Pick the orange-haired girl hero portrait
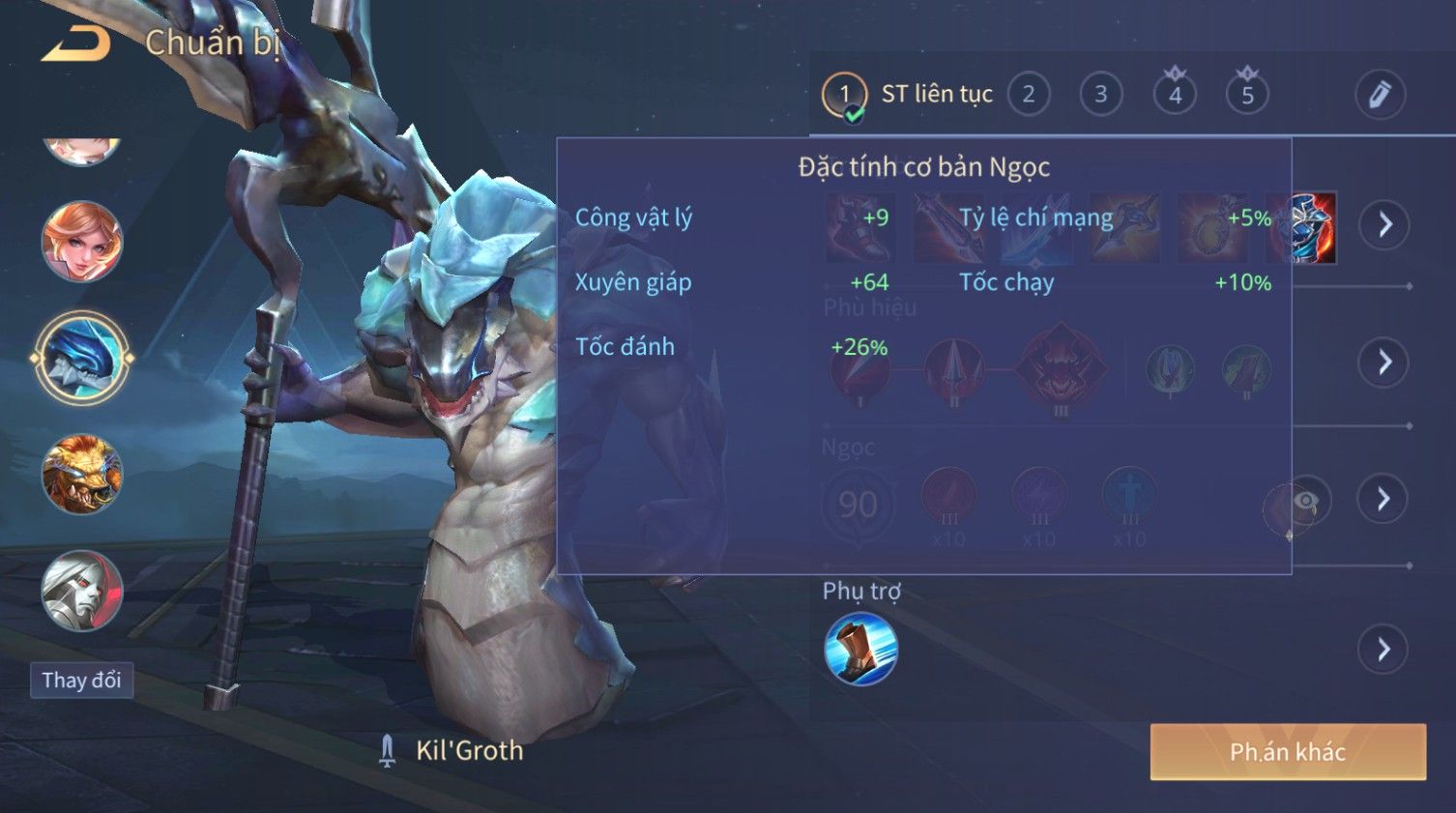Viewport: 1456px width, 813px height. [x=82, y=242]
